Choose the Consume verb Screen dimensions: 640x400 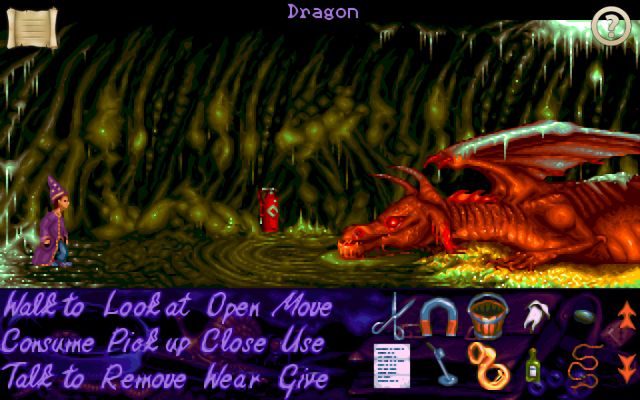point(51,343)
